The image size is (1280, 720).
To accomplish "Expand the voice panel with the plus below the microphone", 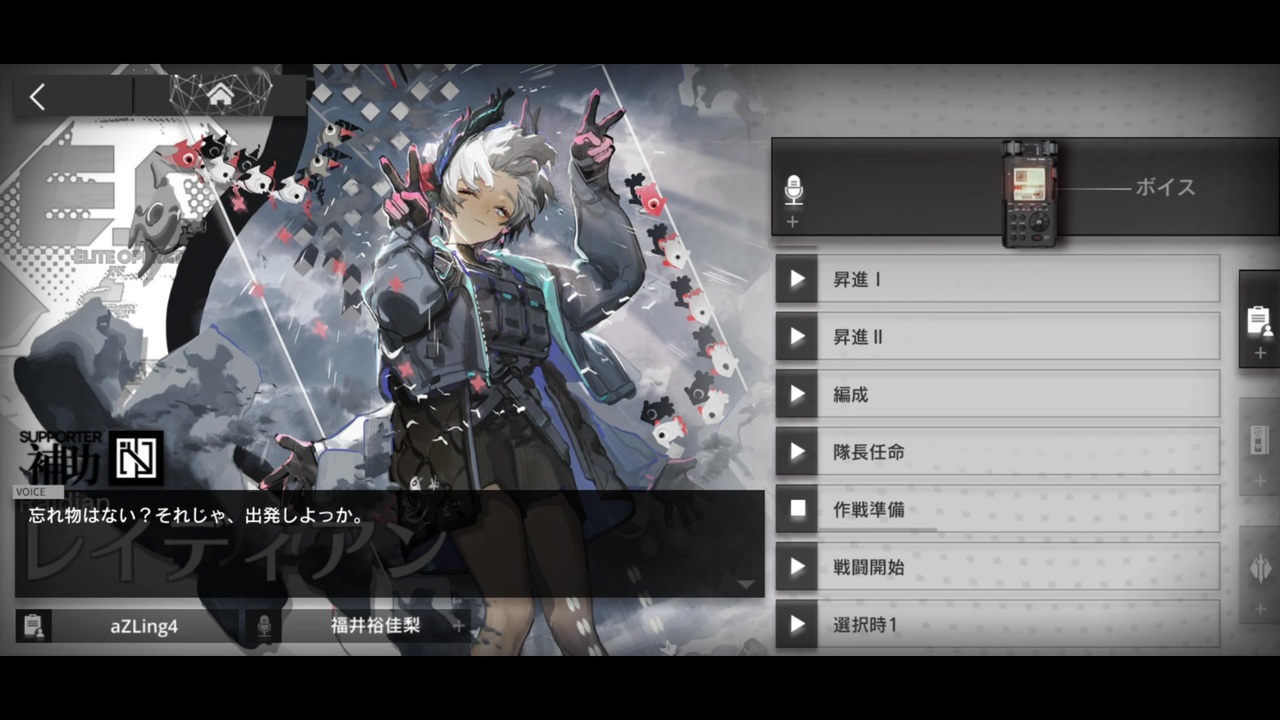I will [792, 222].
